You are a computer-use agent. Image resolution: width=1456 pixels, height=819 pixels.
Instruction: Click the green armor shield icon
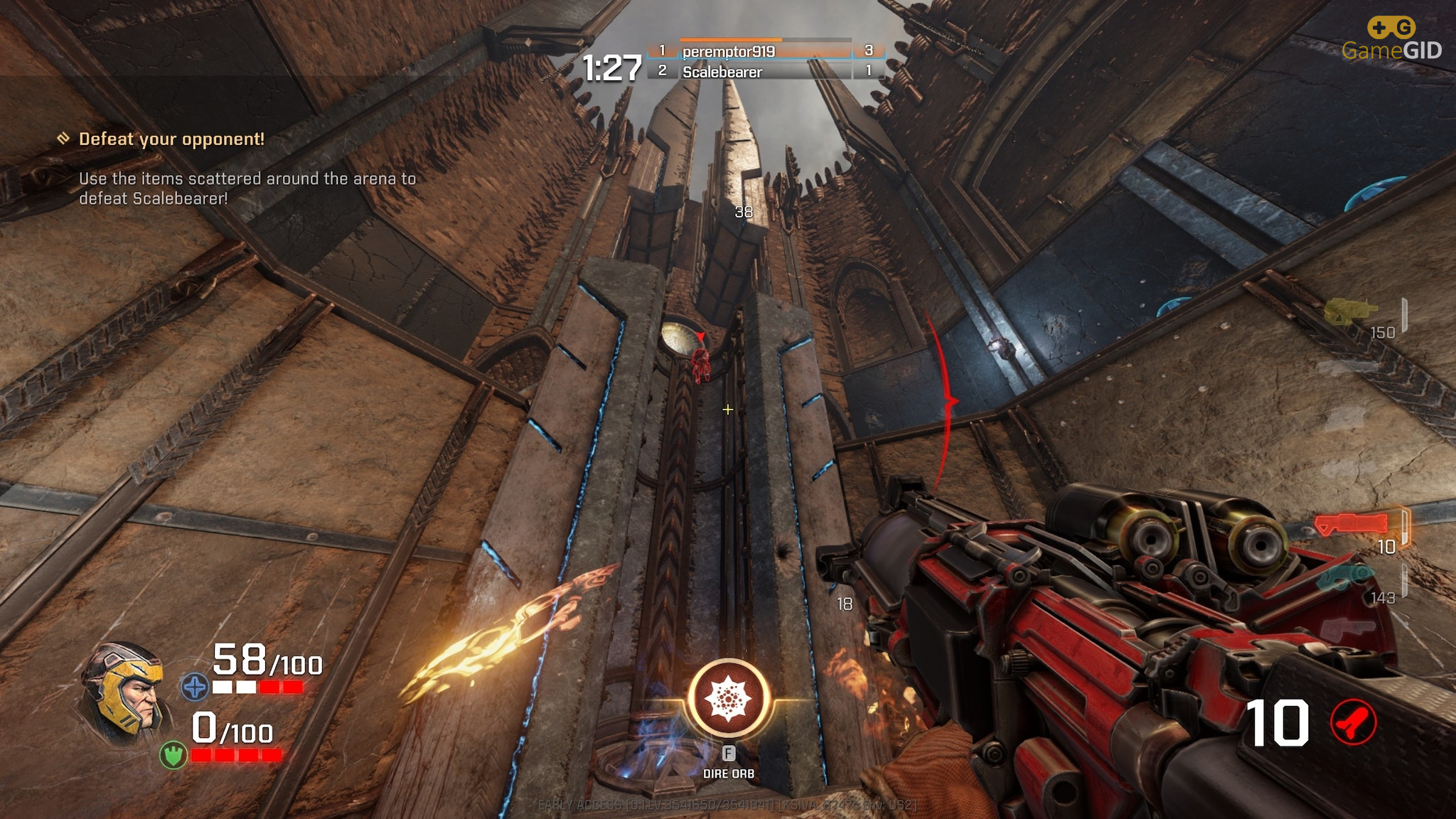click(173, 754)
